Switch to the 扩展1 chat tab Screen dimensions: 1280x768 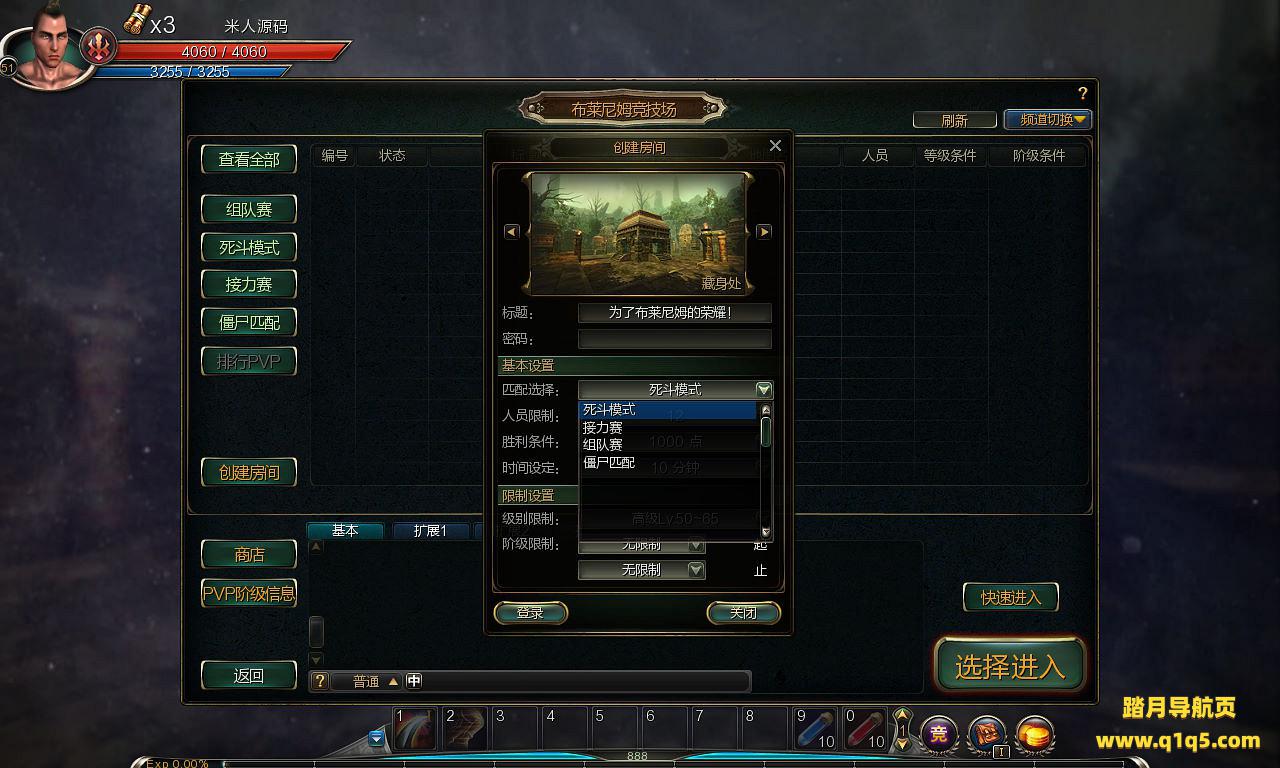click(x=430, y=531)
